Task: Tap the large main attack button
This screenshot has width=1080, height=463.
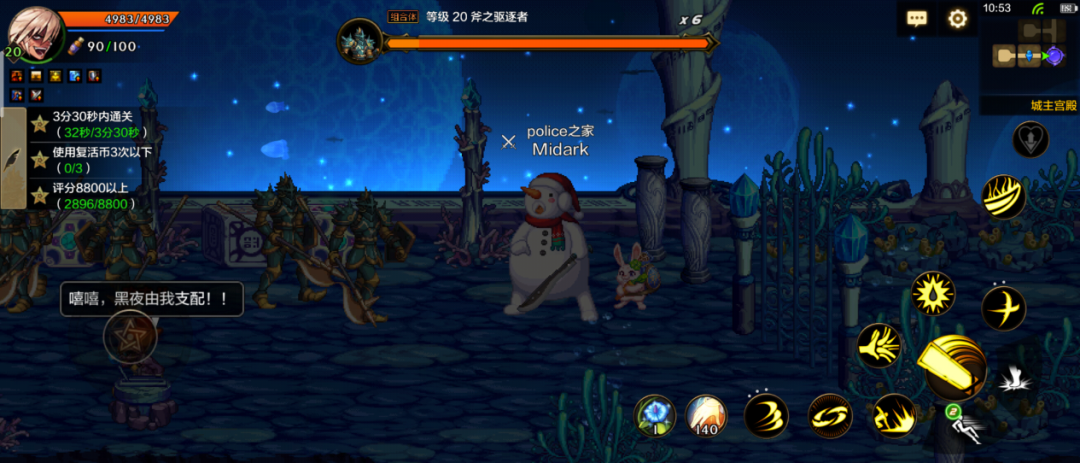Action: [953, 368]
